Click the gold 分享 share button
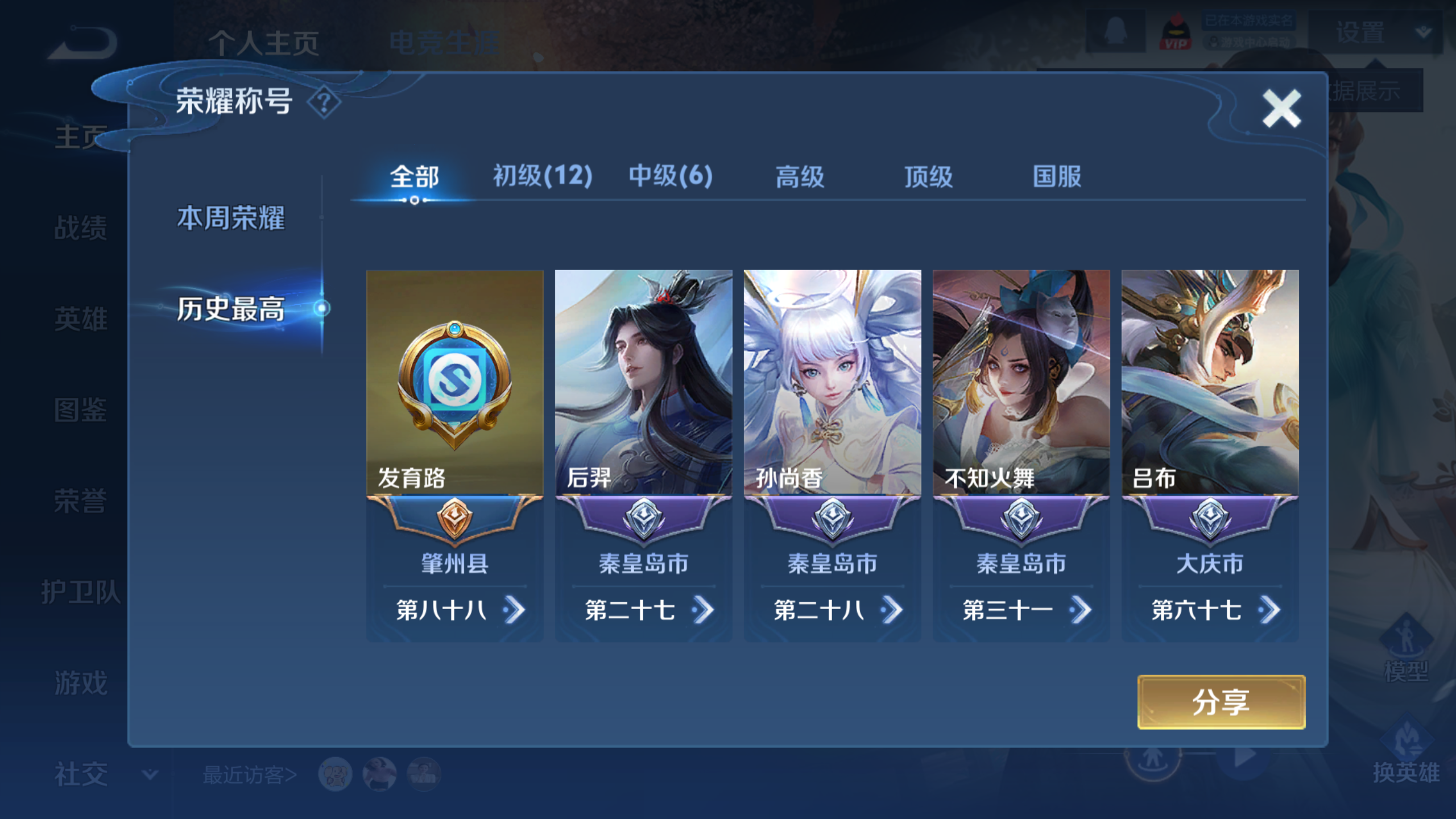 point(1221,702)
